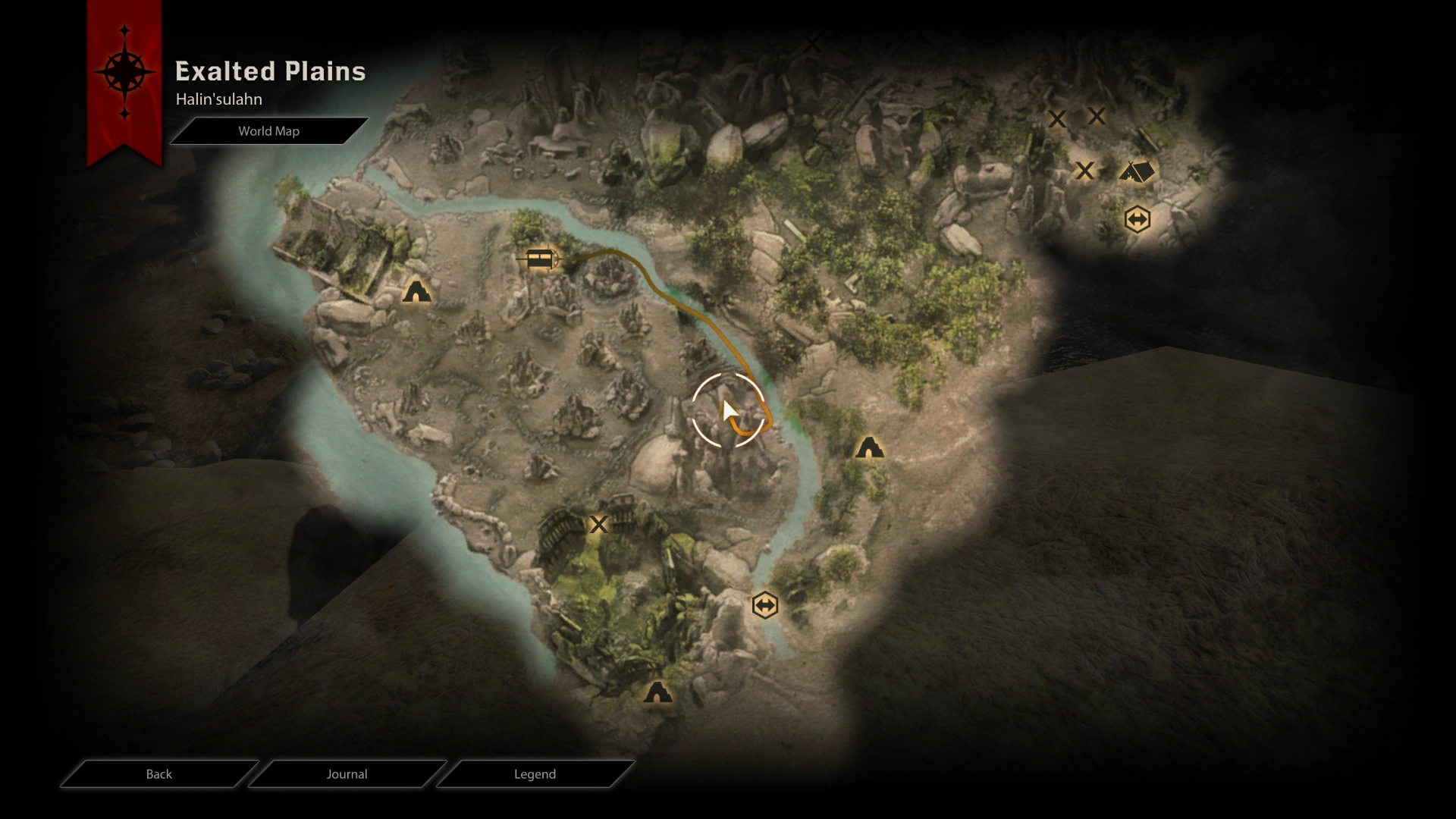The image size is (1456, 819).
Task: Click the tent icon in the top-right corner
Action: click(1139, 171)
